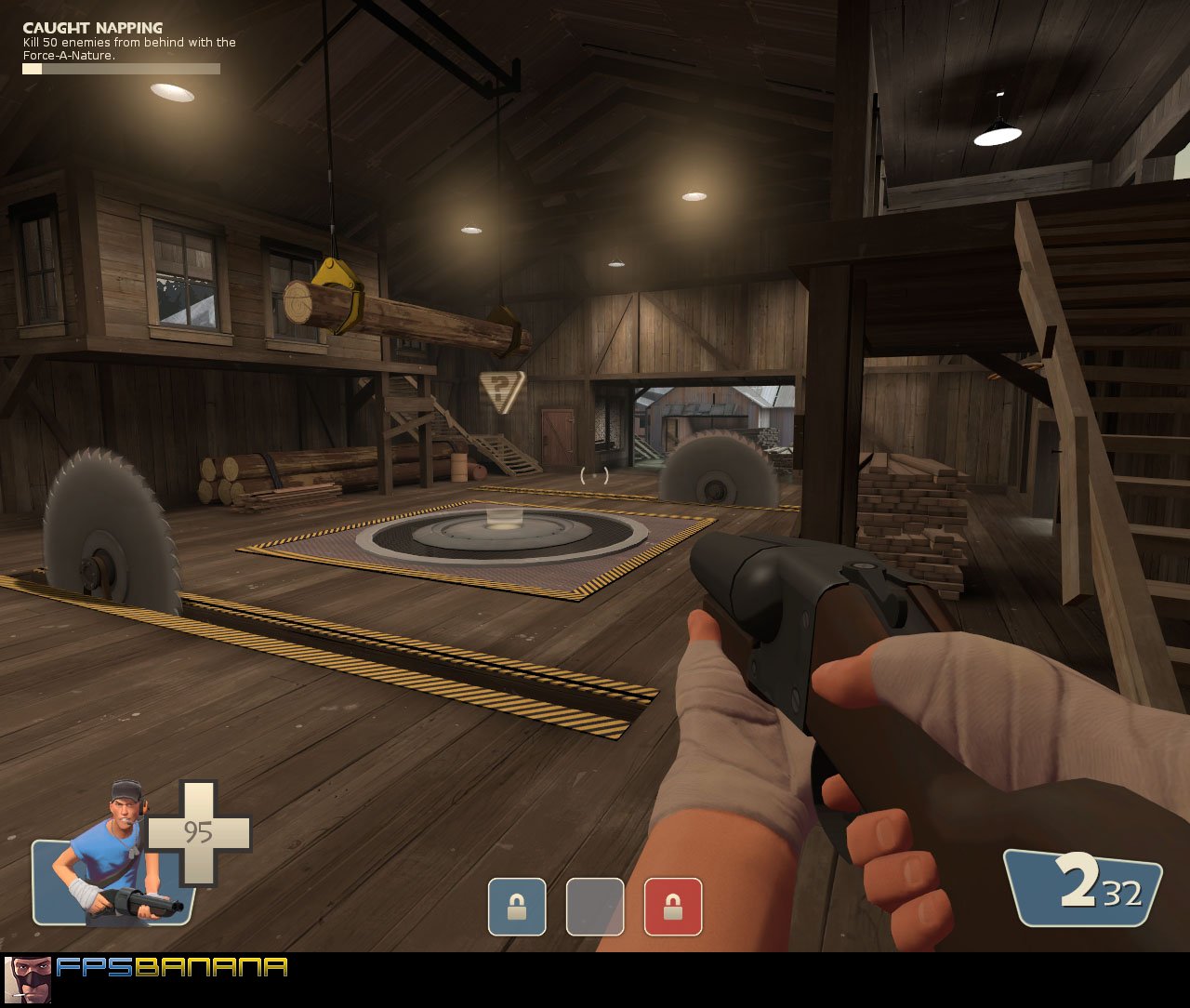Click the achievement progress bar
Image resolution: width=1190 pixels, height=1008 pixels.
pyautogui.click(x=119, y=68)
